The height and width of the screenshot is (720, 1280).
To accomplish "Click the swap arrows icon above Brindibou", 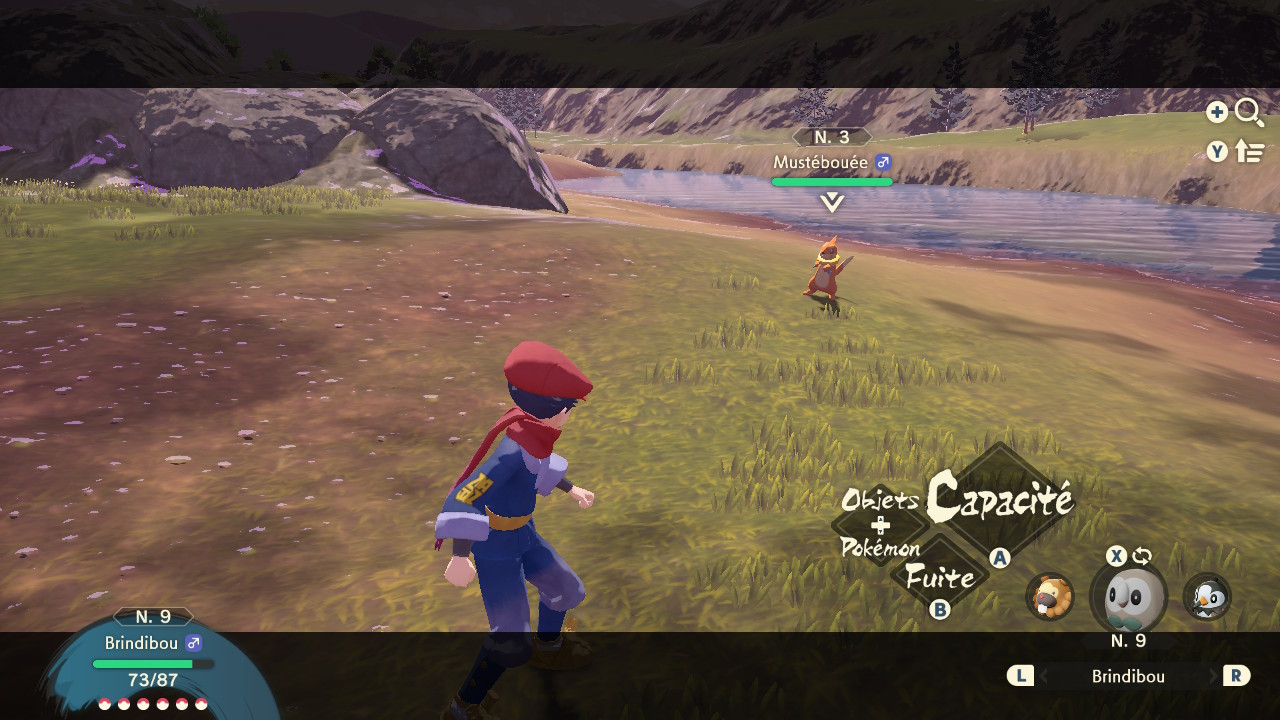I will pyautogui.click(x=1142, y=556).
